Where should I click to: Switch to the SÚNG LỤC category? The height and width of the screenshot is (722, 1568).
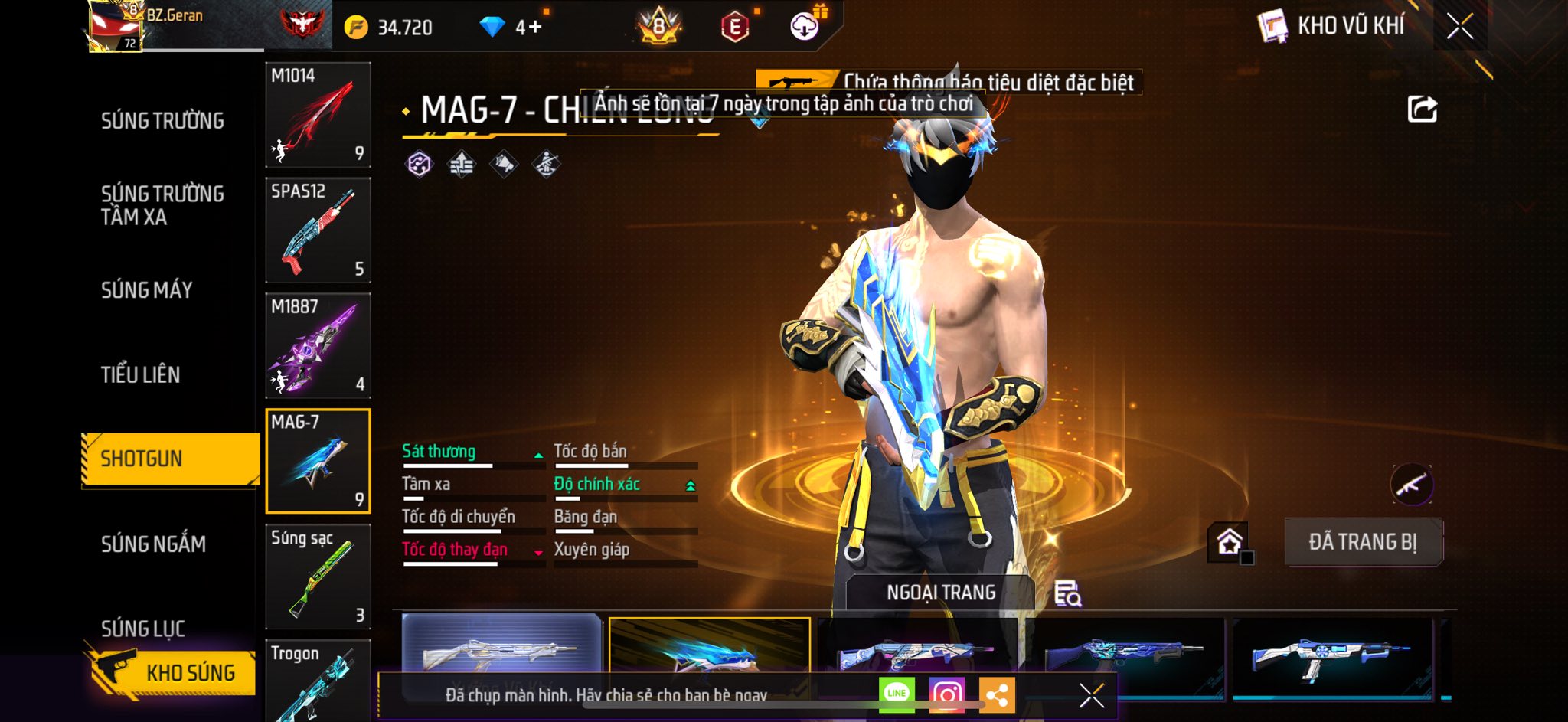pyautogui.click(x=143, y=629)
